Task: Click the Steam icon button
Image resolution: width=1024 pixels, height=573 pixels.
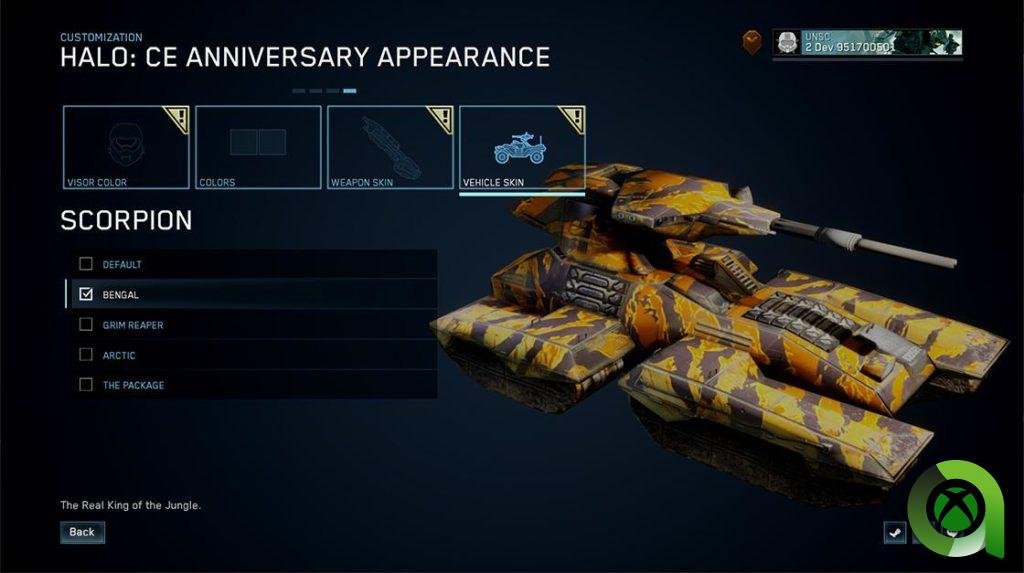Action: point(894,532)
